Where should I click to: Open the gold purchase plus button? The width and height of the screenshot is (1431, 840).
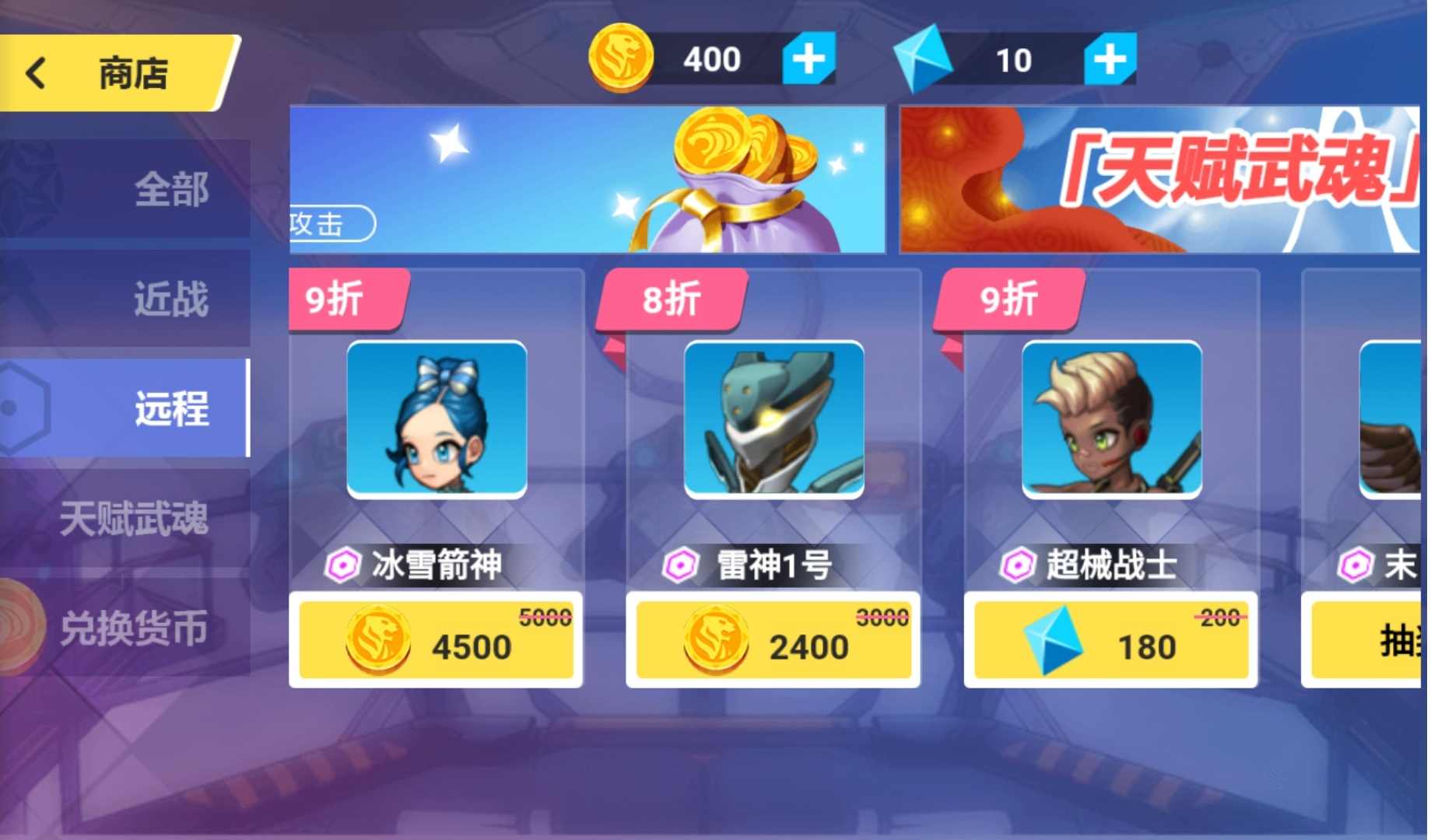point(808,58)
